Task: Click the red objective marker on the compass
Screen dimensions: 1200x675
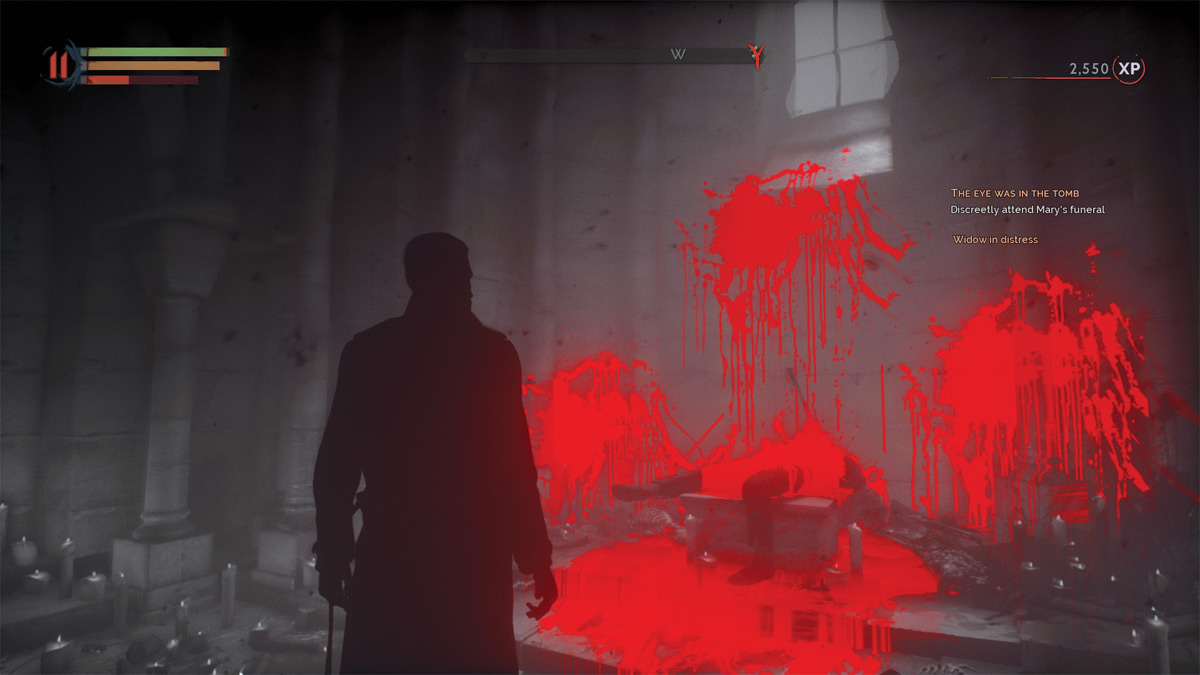Action: 758,56
